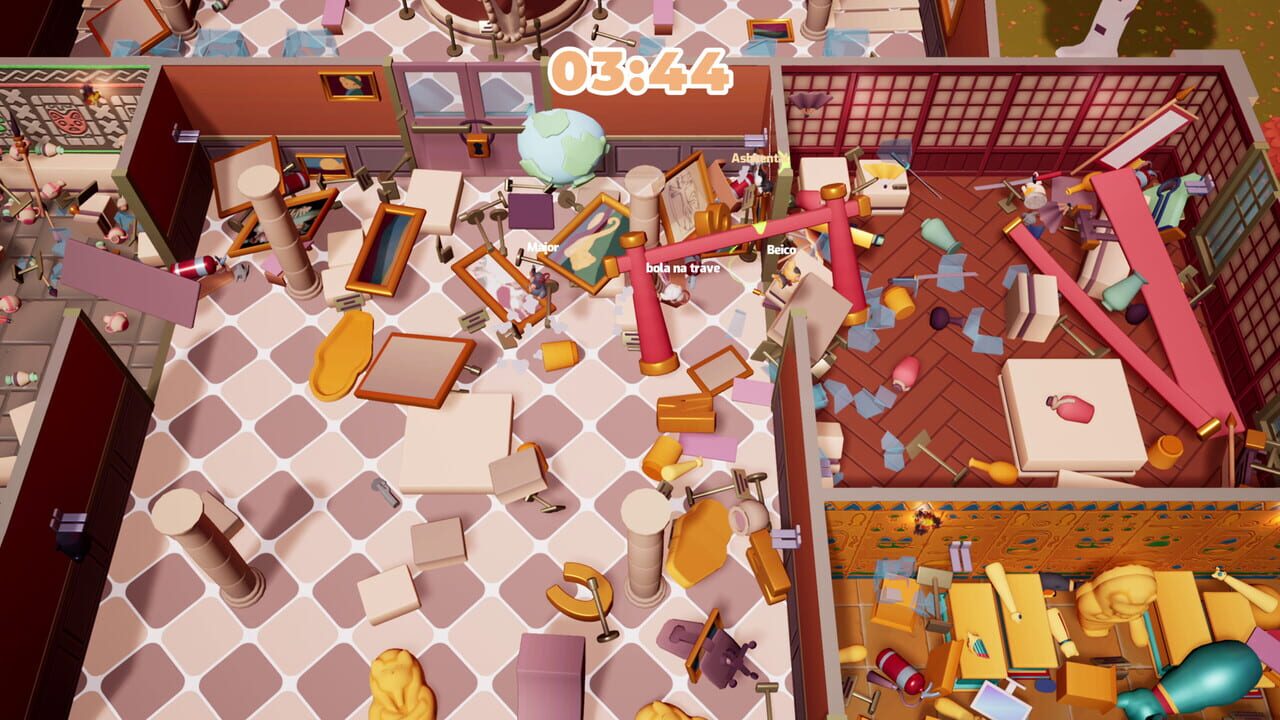Click the purple crate near the globe
1280x720 pixels.
coord(530,212)
